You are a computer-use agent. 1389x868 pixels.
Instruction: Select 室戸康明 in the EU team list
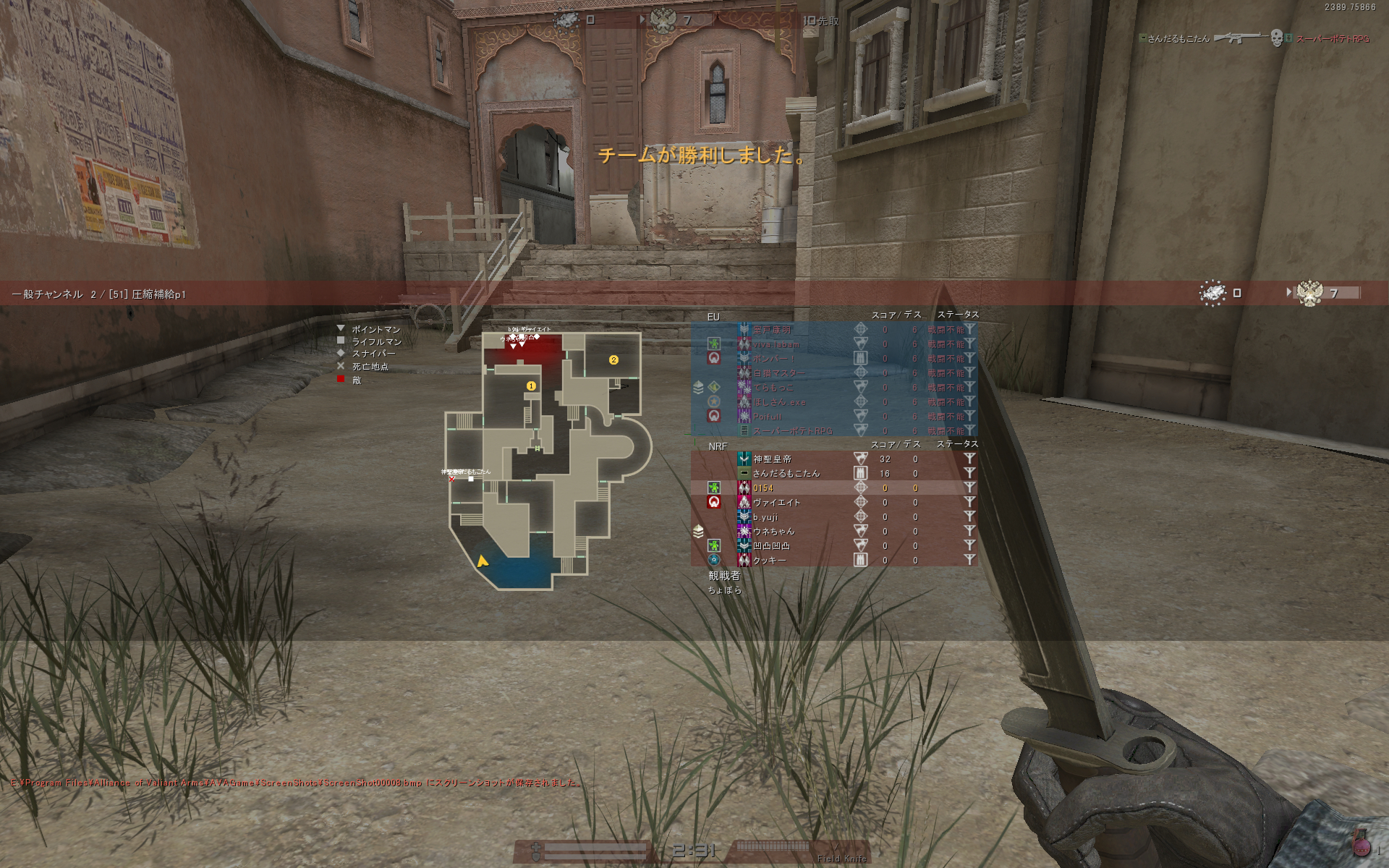(772, 330)
